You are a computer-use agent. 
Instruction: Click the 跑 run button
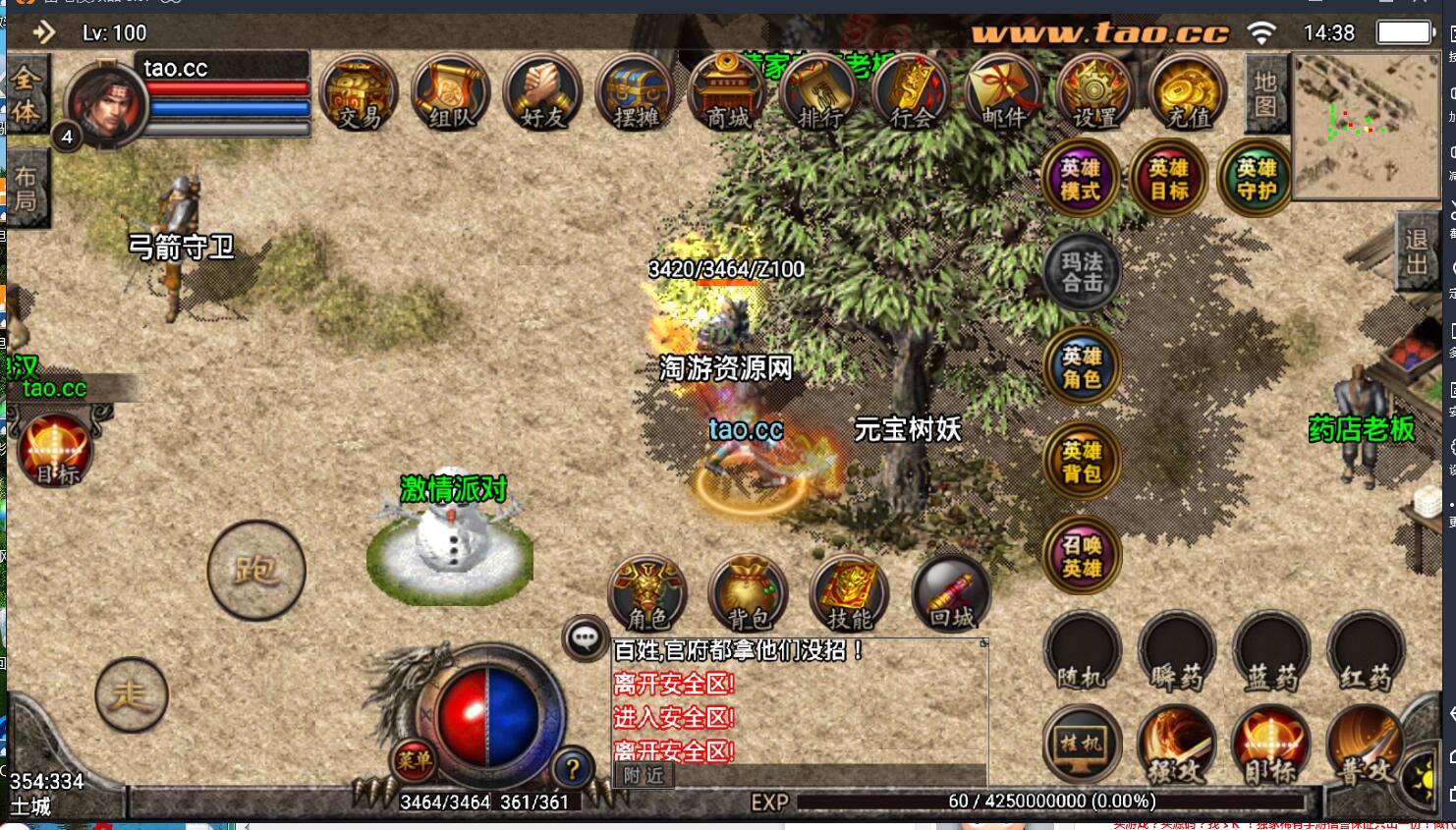pos(256,570)
